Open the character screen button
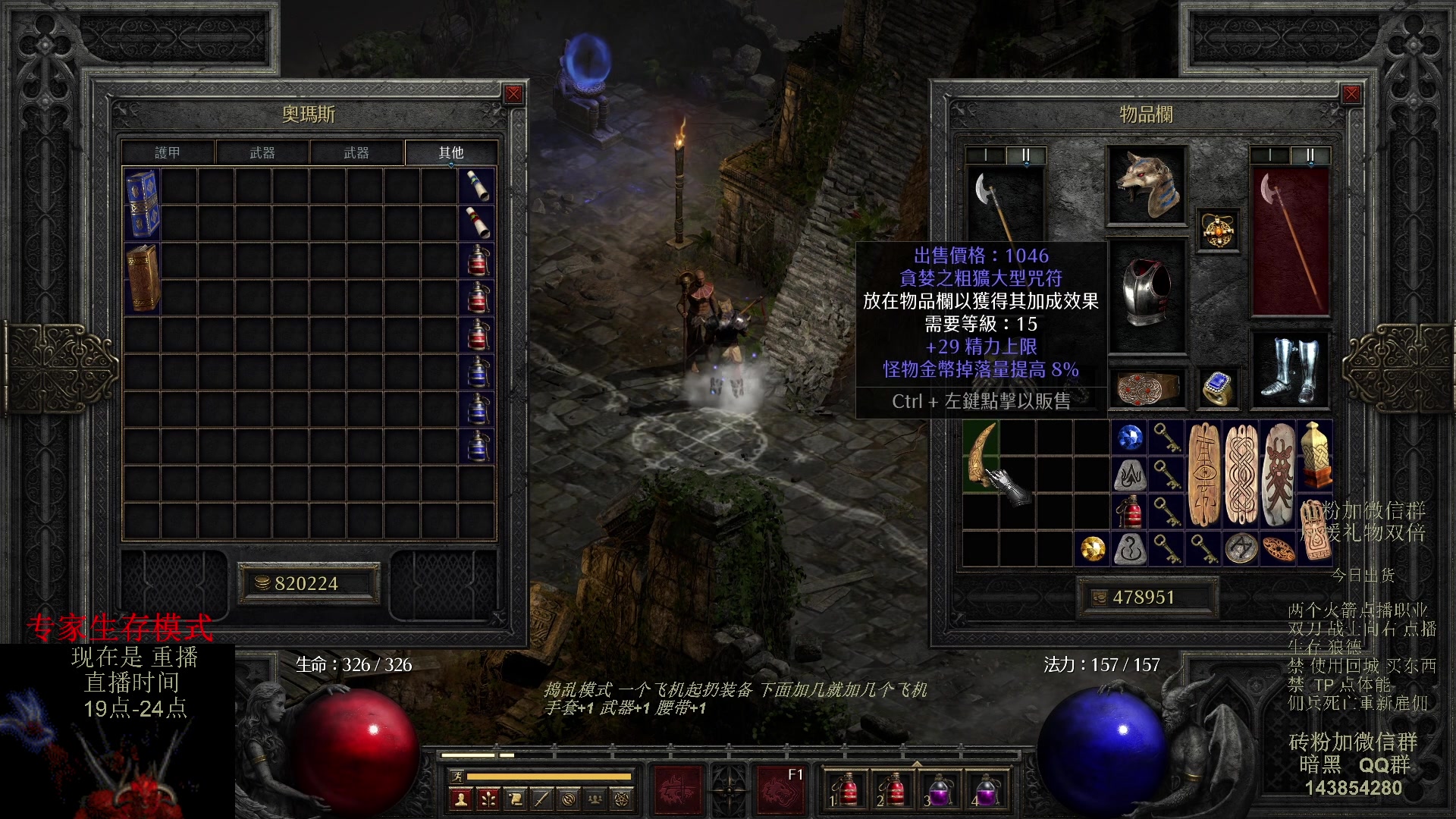 tap(460, 799)
